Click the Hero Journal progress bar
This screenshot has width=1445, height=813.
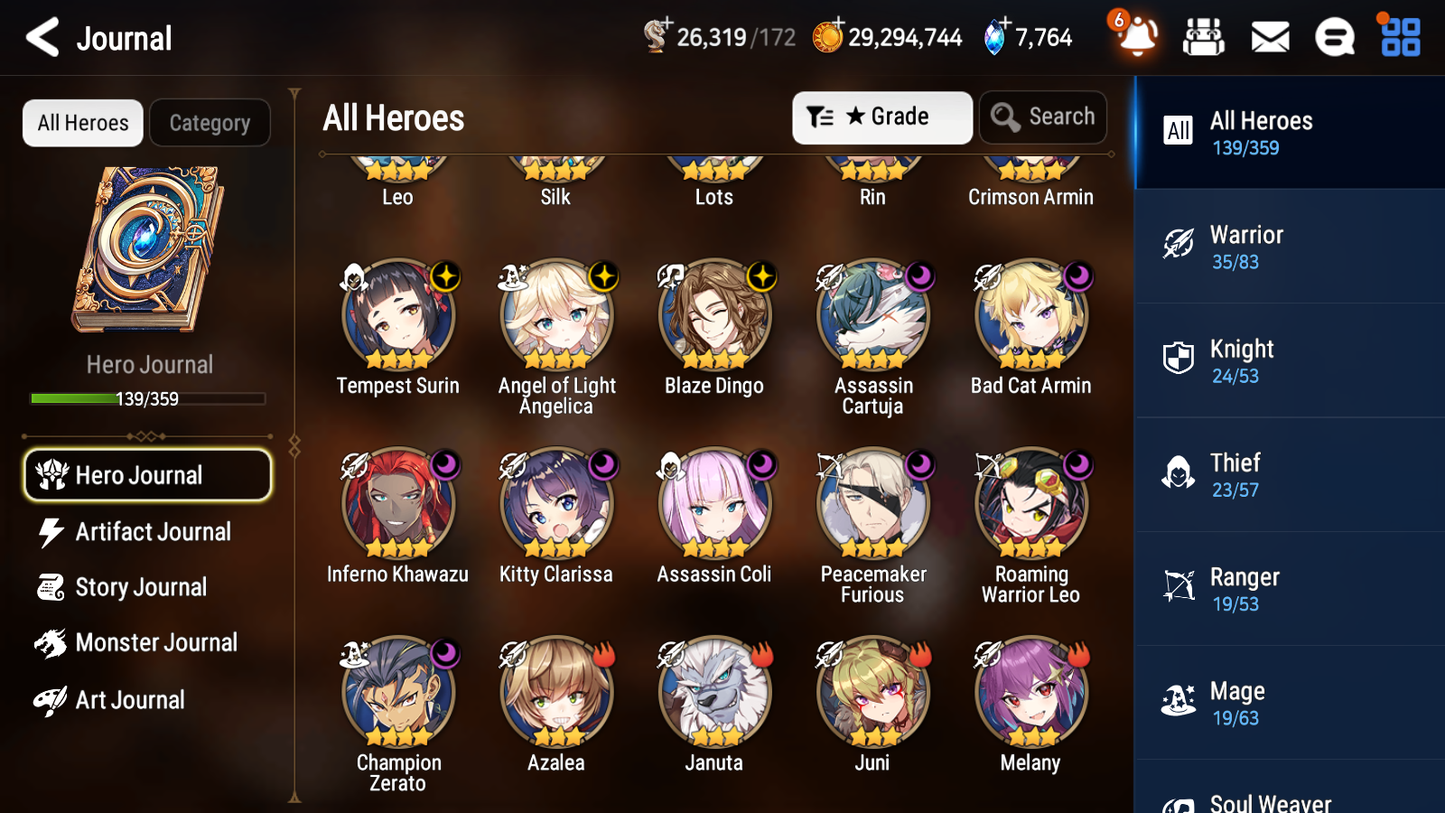coord(148,398)
